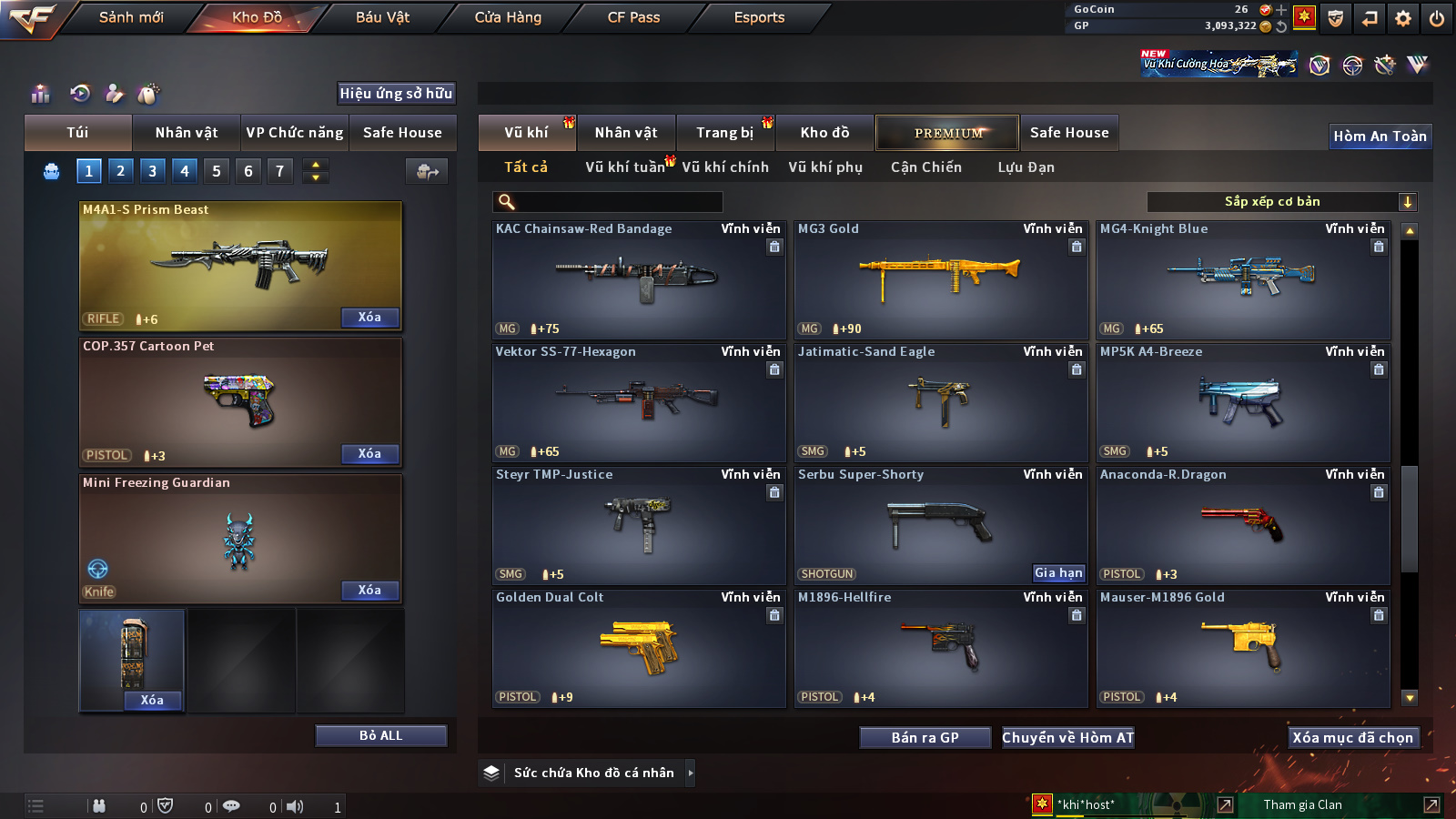Screen dimensions: 1456x819
Task: Open the Sảnh mới lobby tab
Action: pos(131,17)
